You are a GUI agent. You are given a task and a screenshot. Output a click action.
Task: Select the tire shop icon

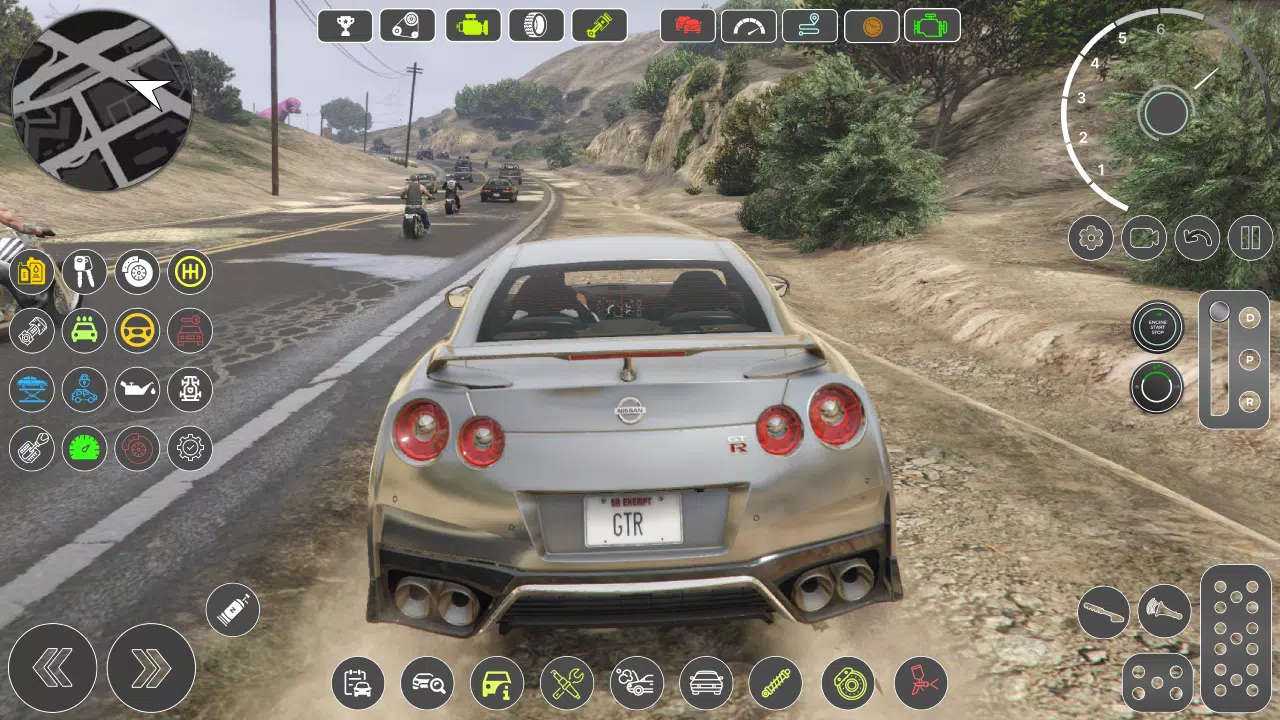click(x=536, y=25)
